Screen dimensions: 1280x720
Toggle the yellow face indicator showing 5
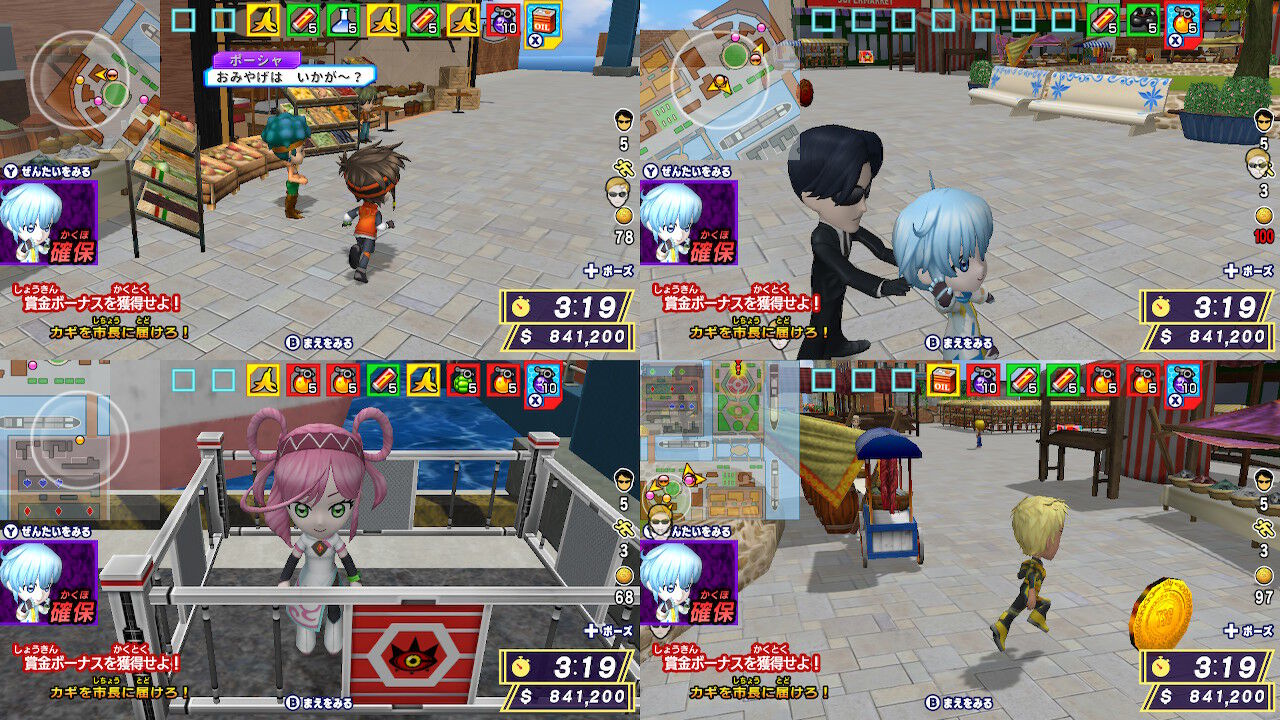point(624,120)
